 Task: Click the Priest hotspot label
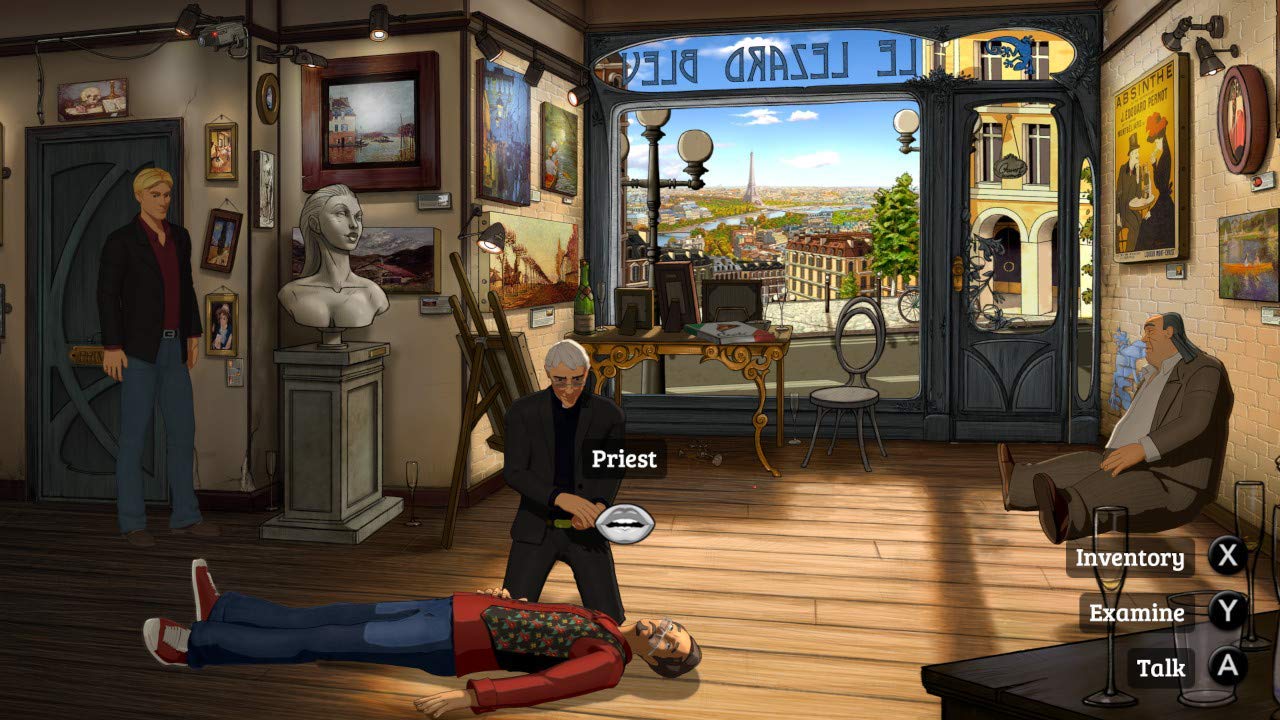pos(625,460)
